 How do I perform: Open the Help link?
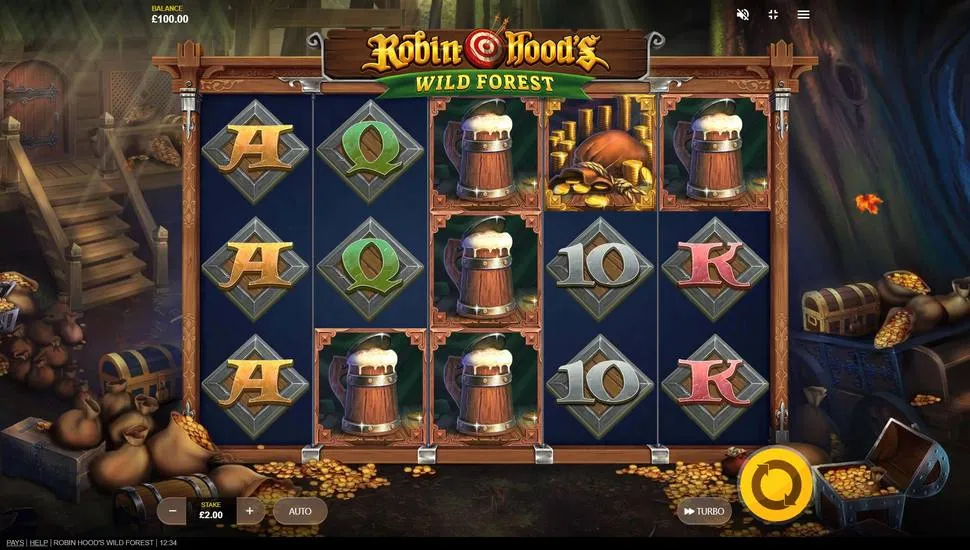pos(38,543)
